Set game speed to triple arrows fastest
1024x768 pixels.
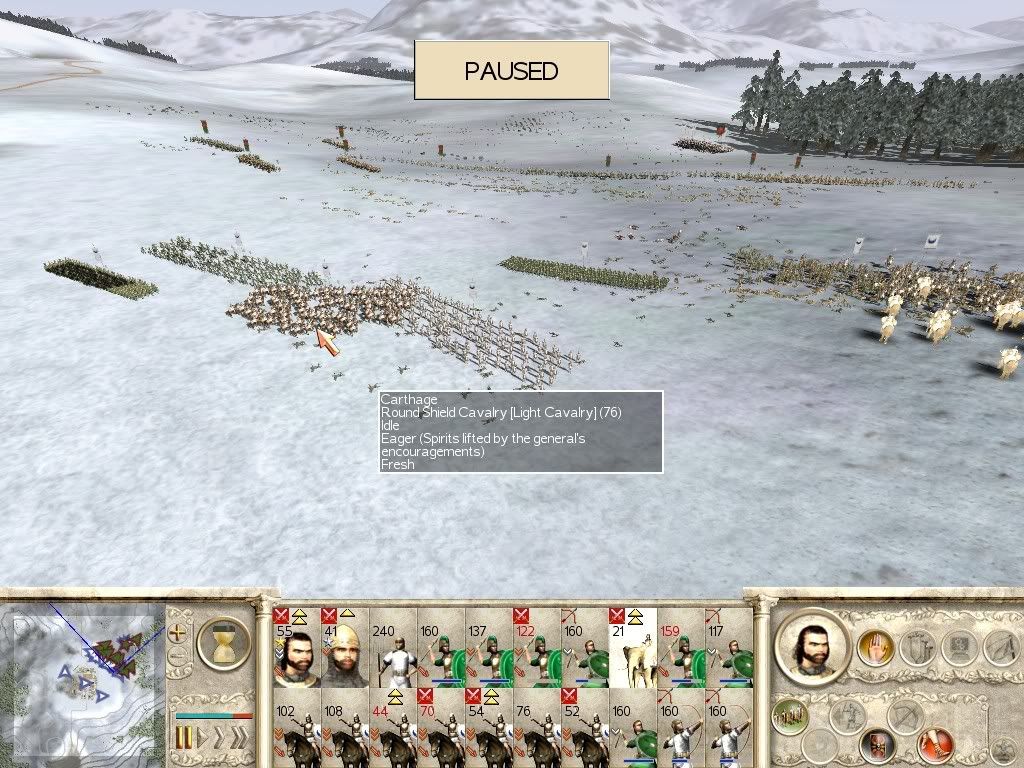point(240,739)
